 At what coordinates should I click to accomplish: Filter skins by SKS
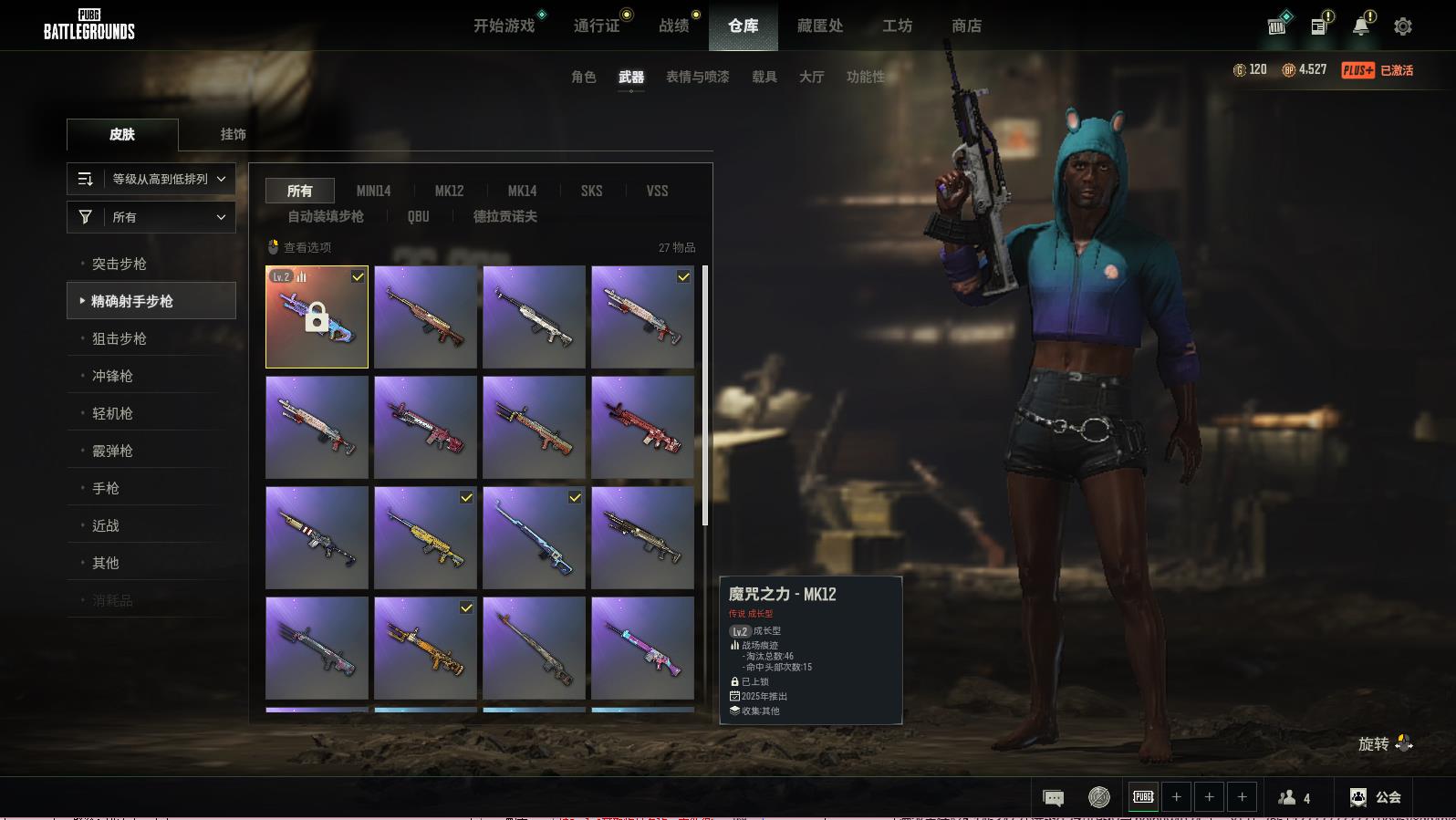pos(591,191)
